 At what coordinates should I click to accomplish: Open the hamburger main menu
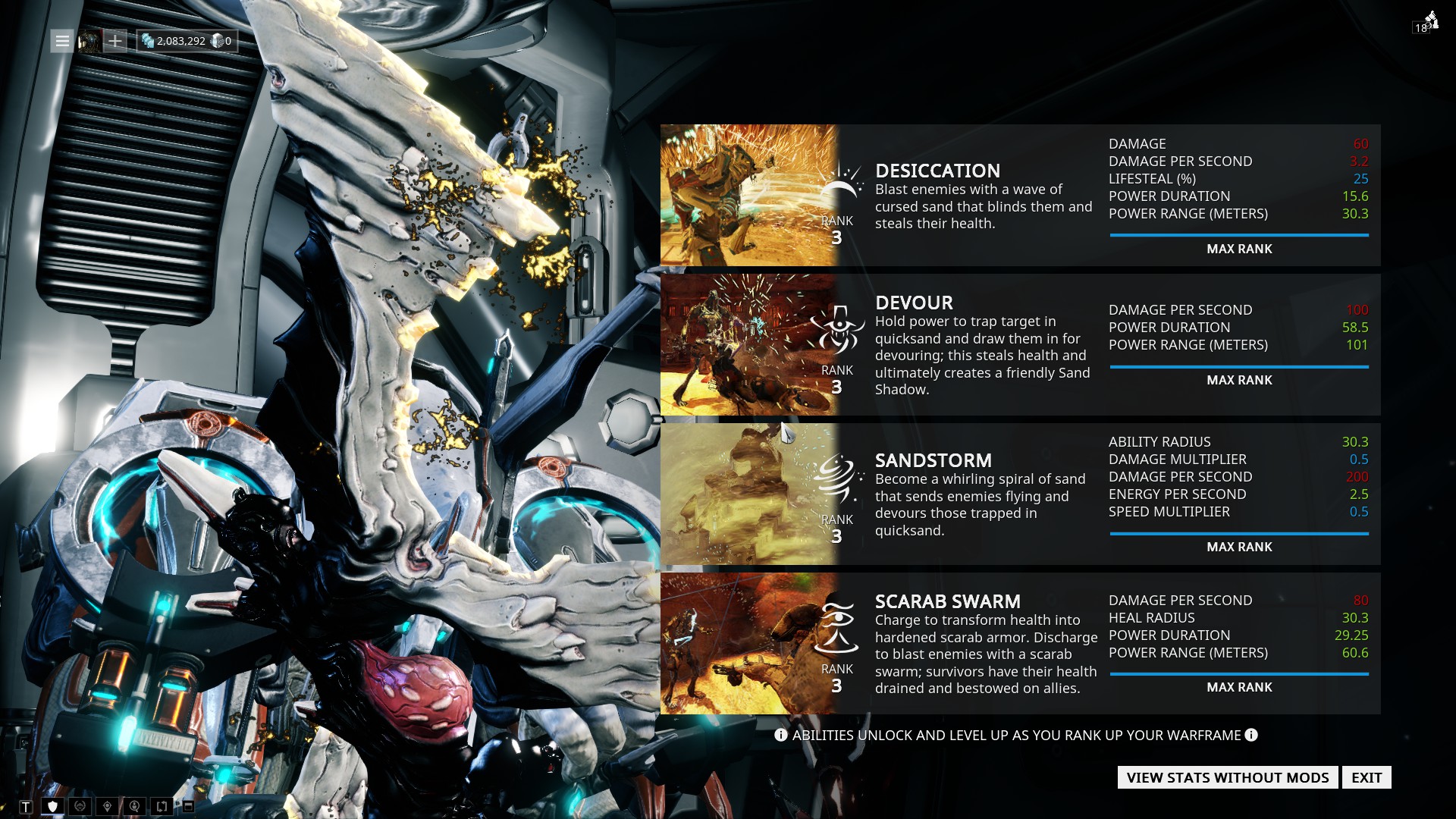[x=62, y=41]
